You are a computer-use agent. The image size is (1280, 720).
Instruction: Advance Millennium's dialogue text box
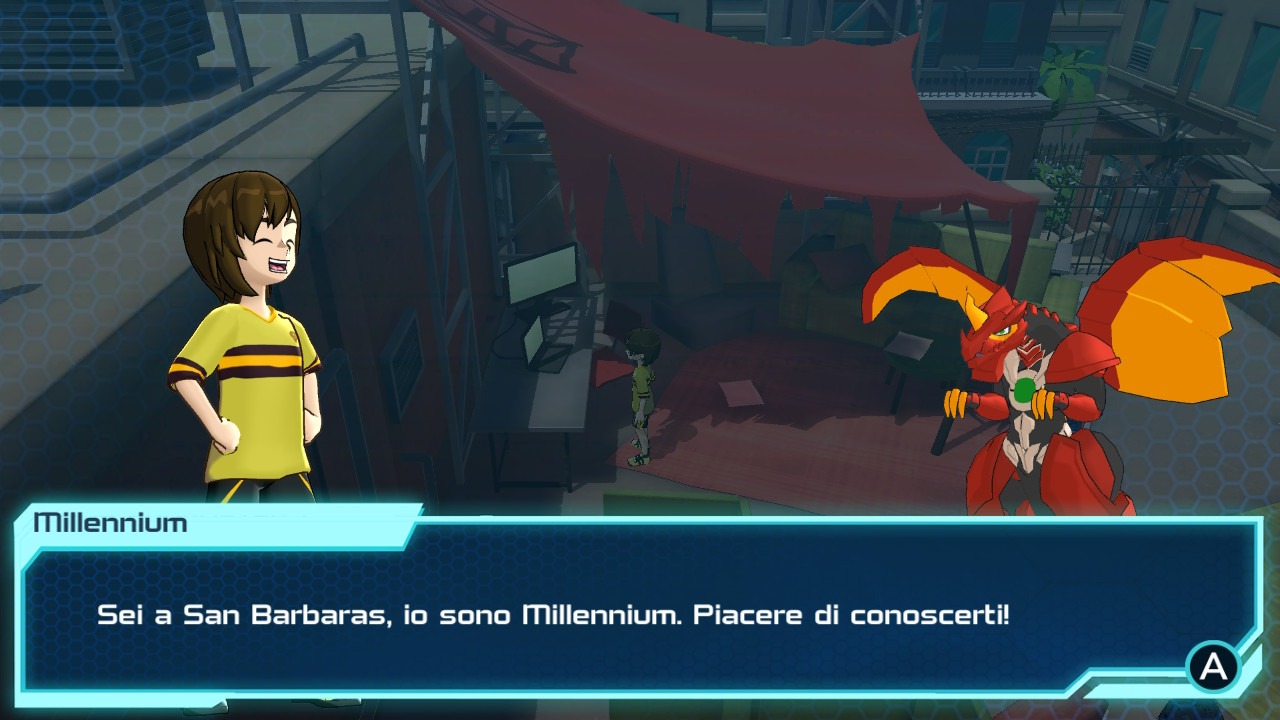pos(1213,667)
